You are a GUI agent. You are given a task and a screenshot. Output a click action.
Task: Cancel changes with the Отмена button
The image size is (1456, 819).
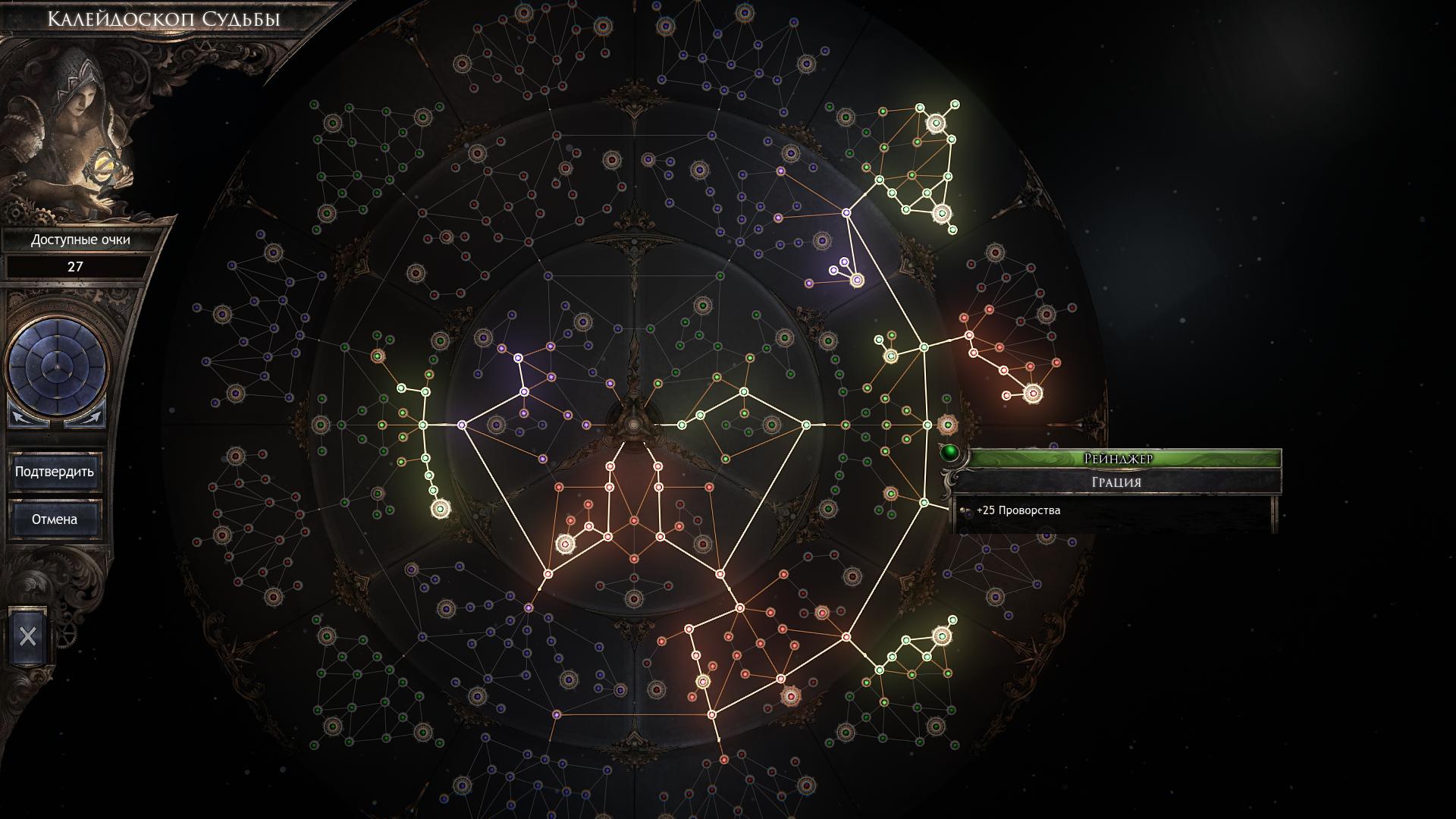(x=55, y=519)
